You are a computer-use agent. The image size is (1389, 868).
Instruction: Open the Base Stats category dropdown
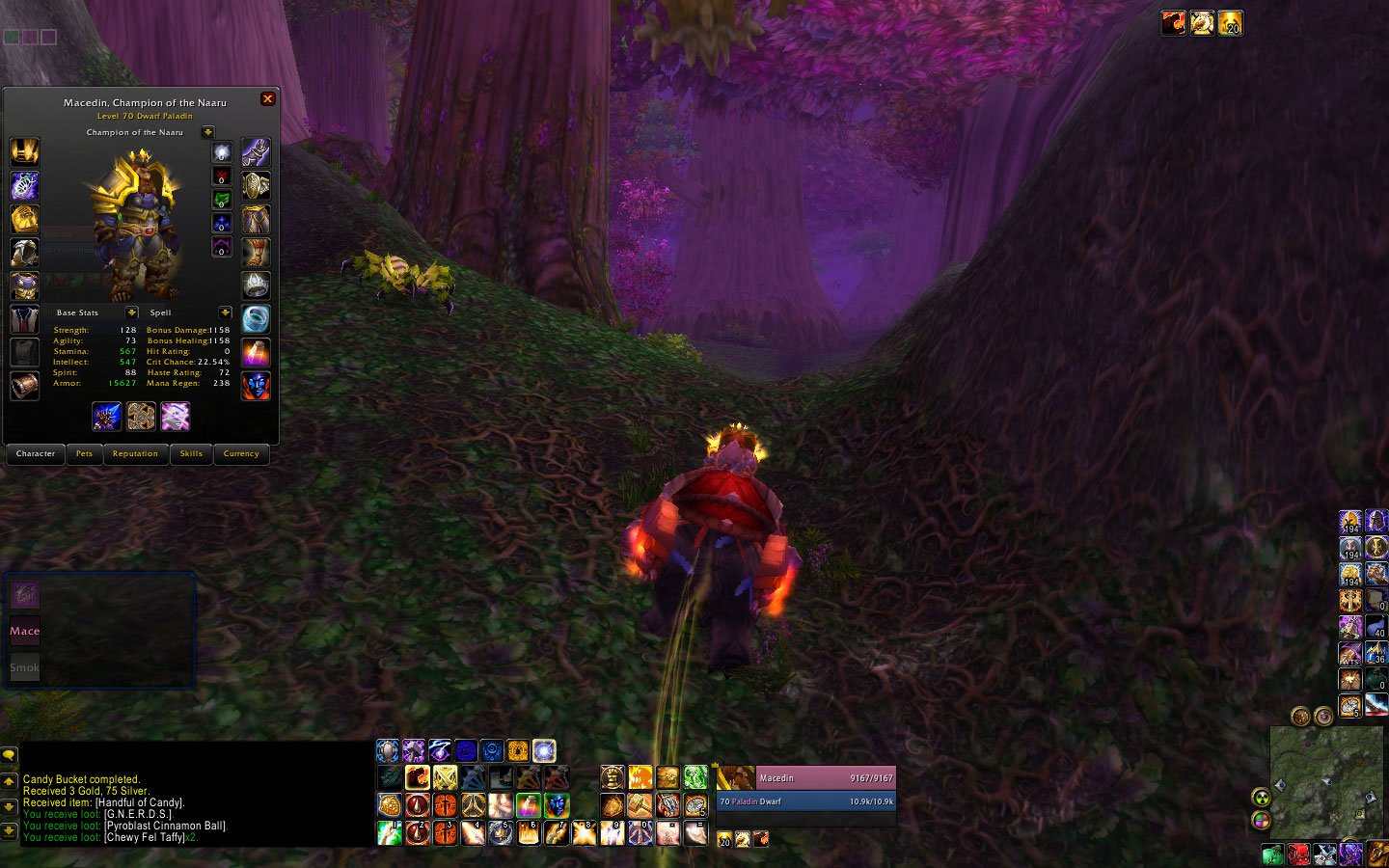[131, 312]
